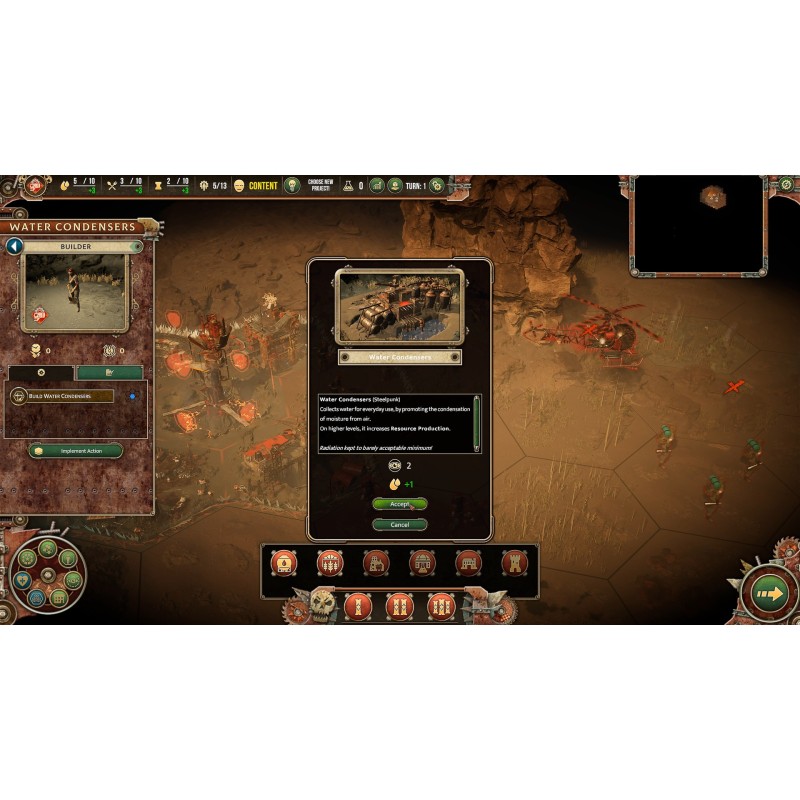
Task: Switch to the green building tab
Action: click(110, 372)
